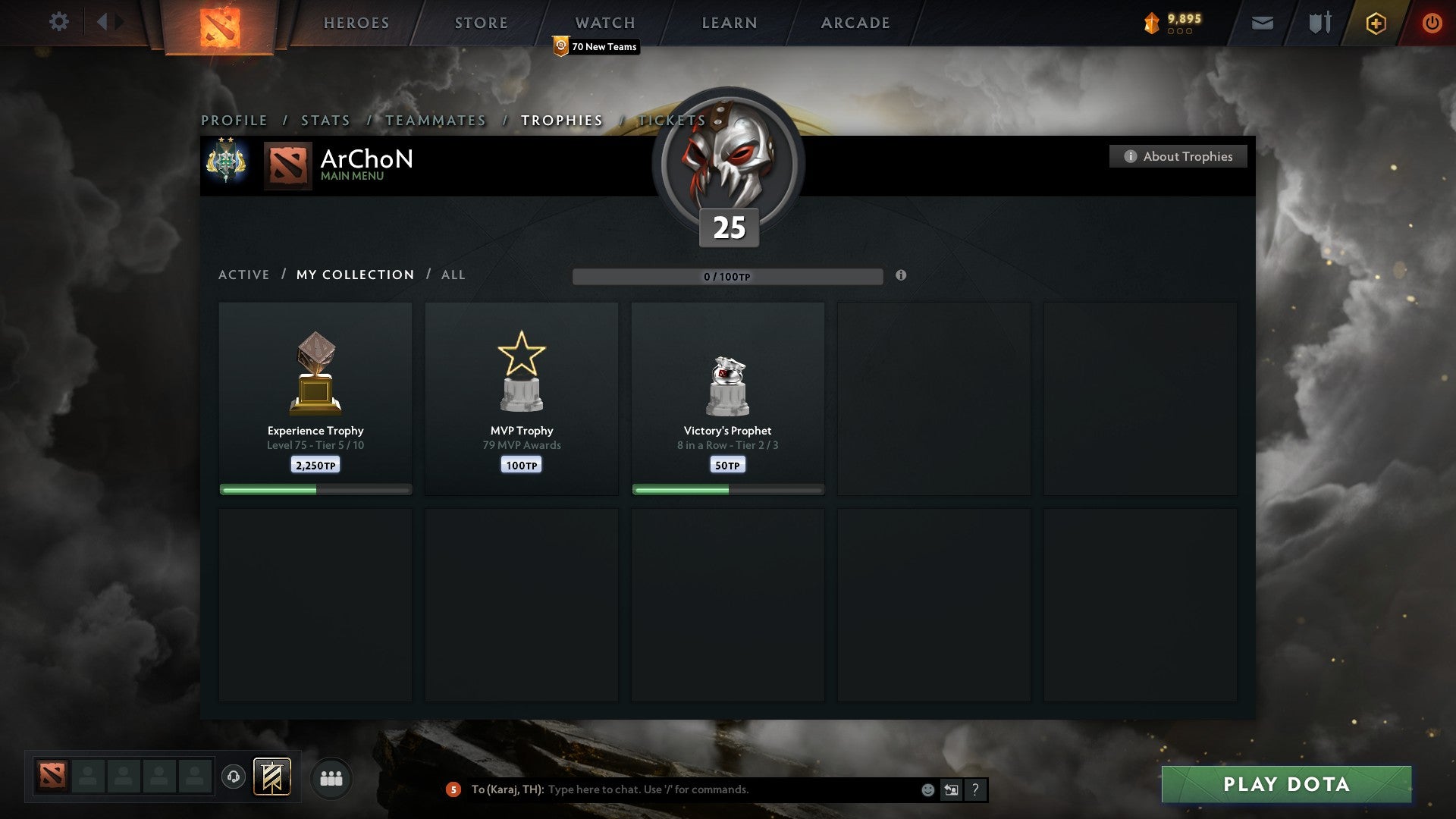Open the WATCH menu

tap(604, 22)
